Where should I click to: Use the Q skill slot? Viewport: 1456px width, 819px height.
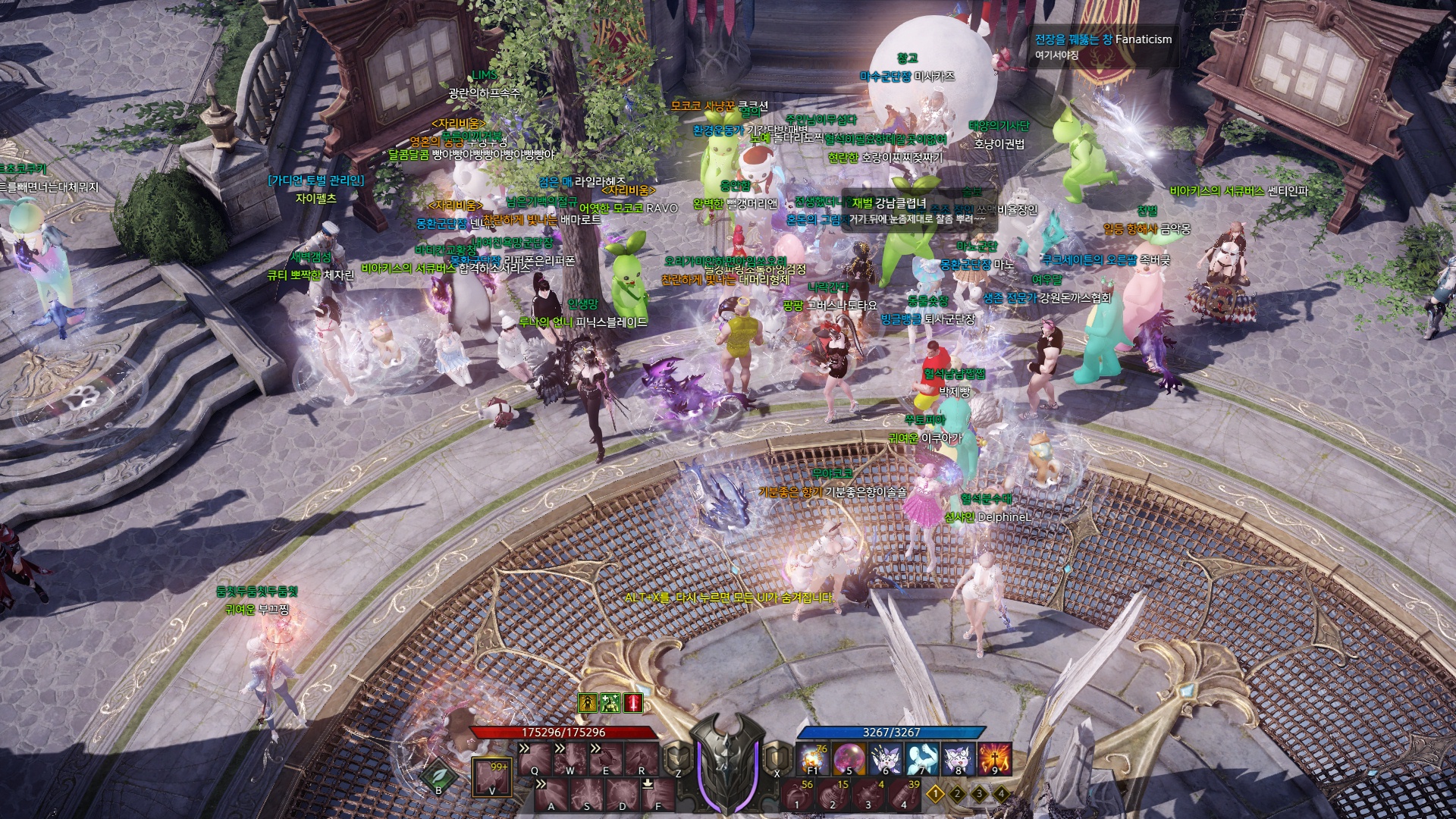tap(535, 758)
